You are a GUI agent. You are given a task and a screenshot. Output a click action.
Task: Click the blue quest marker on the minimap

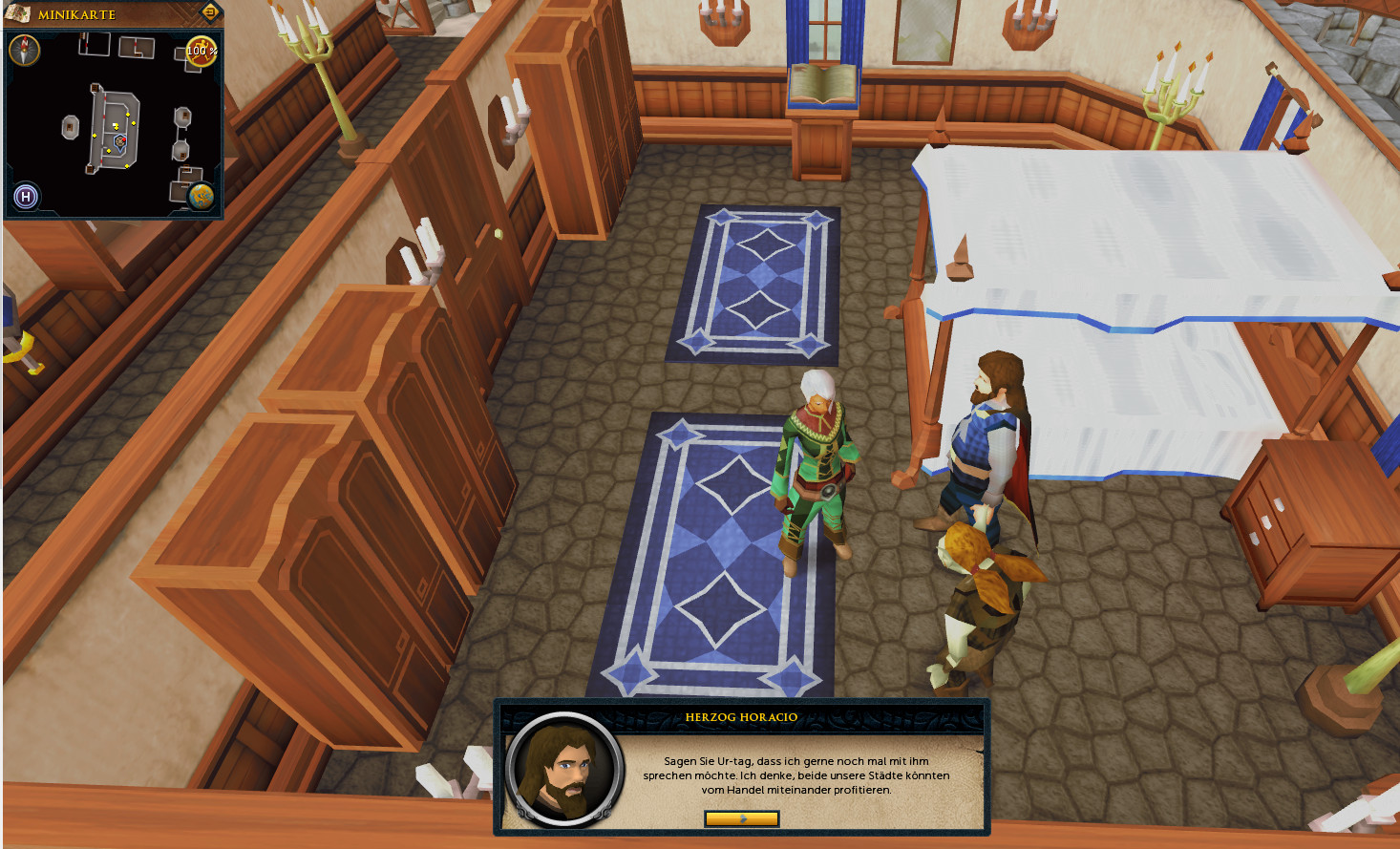[x=120, y=141]
